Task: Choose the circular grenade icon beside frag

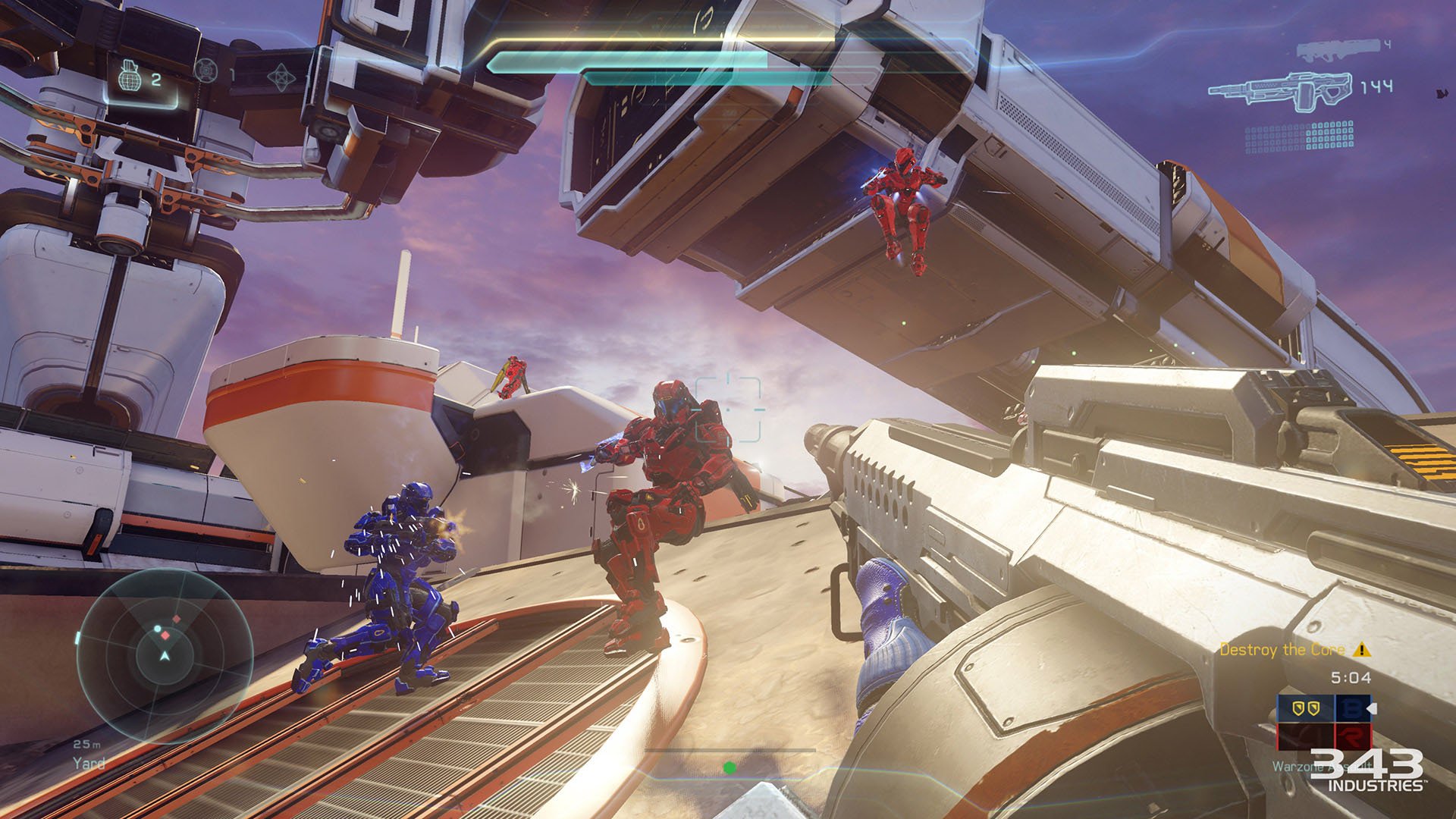Action: tap(206, 71)
